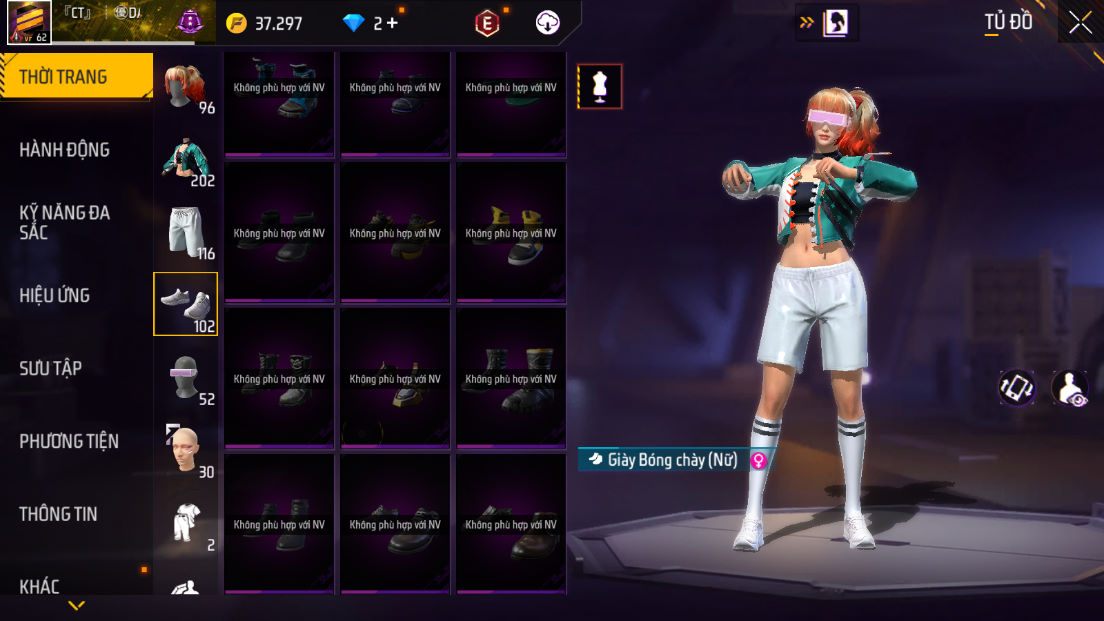Choose the masked head accessory category
Viewport: 1104px width, 621px height.
[186, 377]
